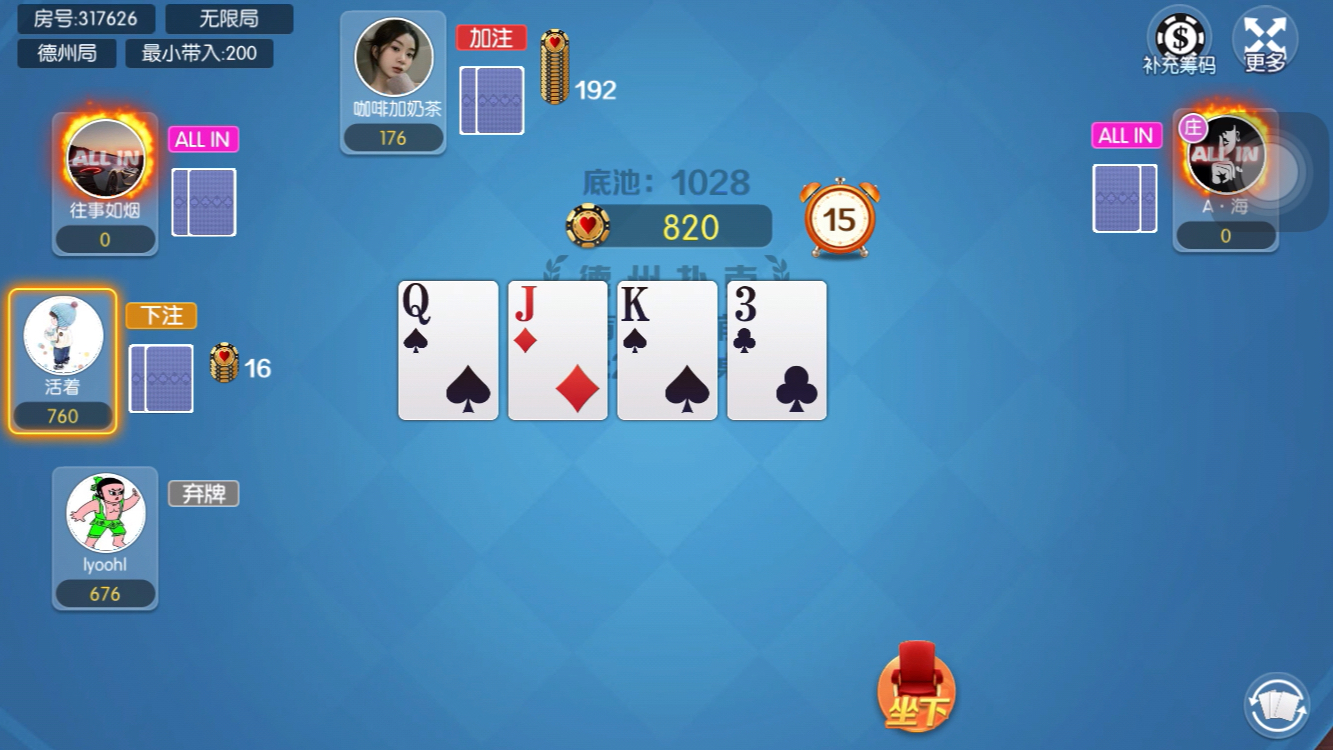Screen dimensions: 1333x750
Task: Select the 德州局 game mode label
Action: click(x=64, y=54)
